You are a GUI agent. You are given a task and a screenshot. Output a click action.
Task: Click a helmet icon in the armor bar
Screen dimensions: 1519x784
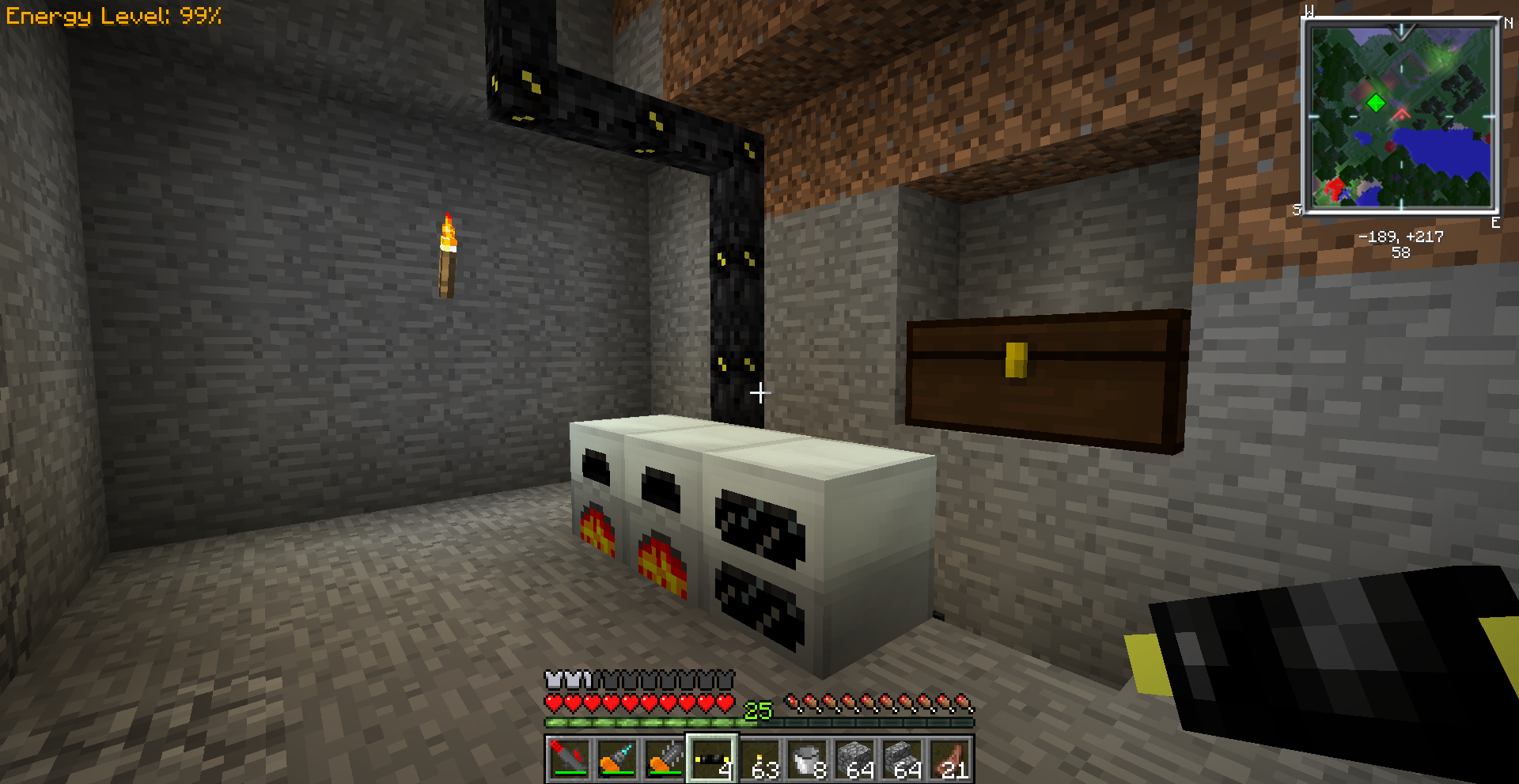tap(554, 680)
